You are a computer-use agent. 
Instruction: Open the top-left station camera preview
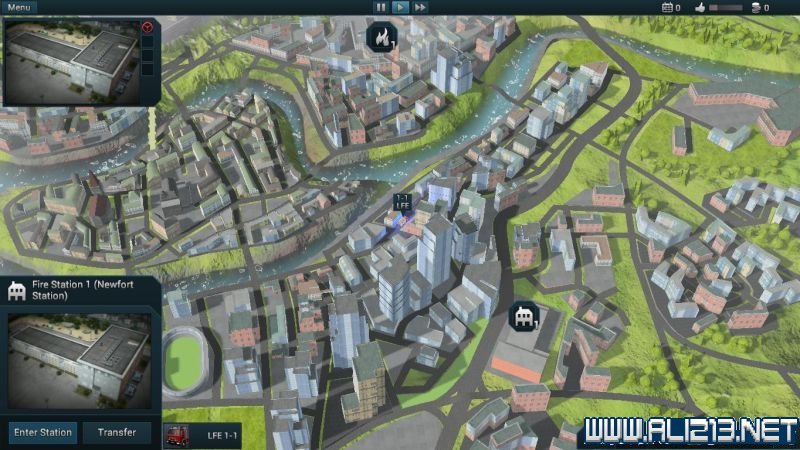coord(70,60)
